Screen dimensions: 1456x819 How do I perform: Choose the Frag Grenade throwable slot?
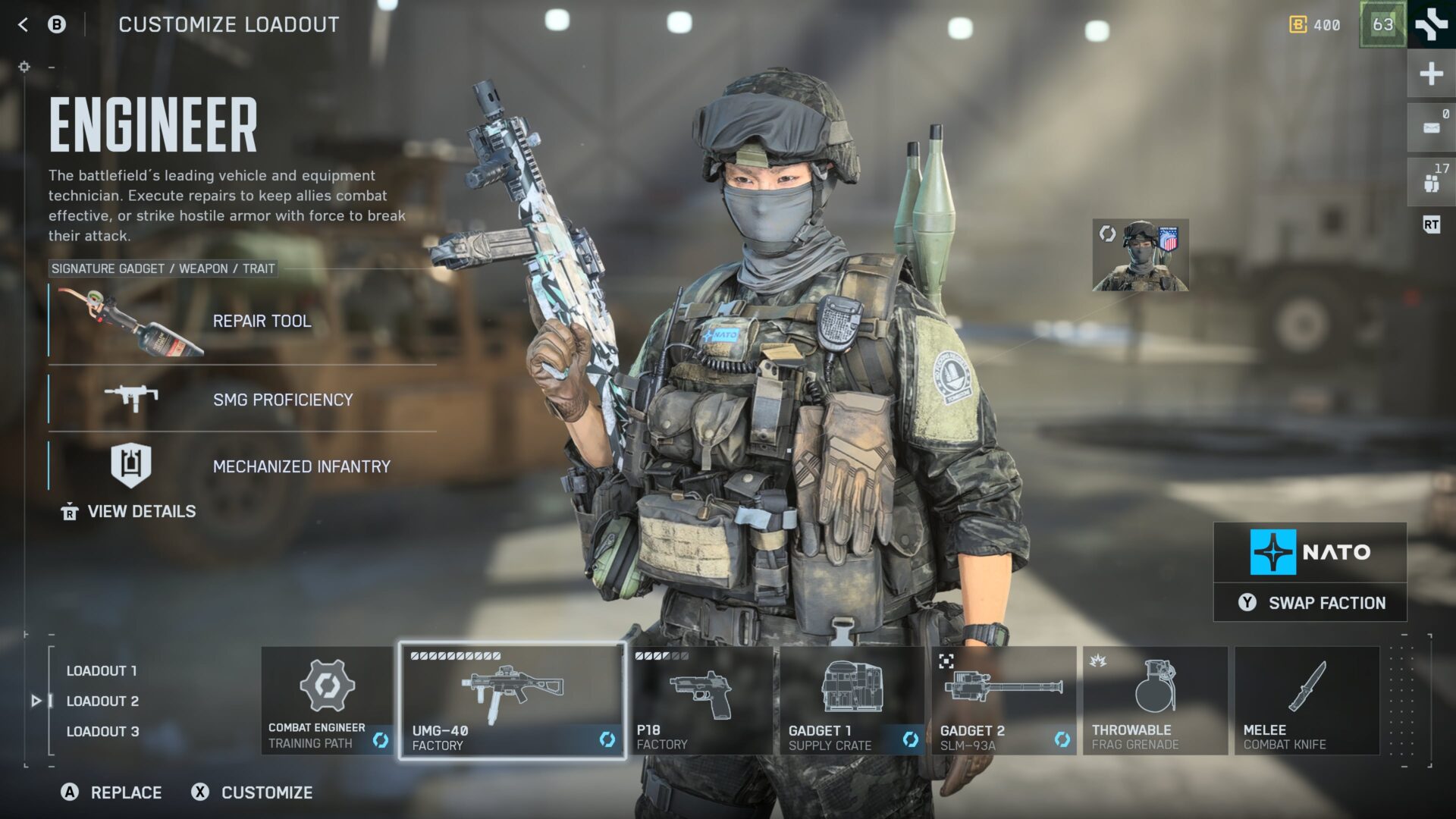coord(1155,701)
